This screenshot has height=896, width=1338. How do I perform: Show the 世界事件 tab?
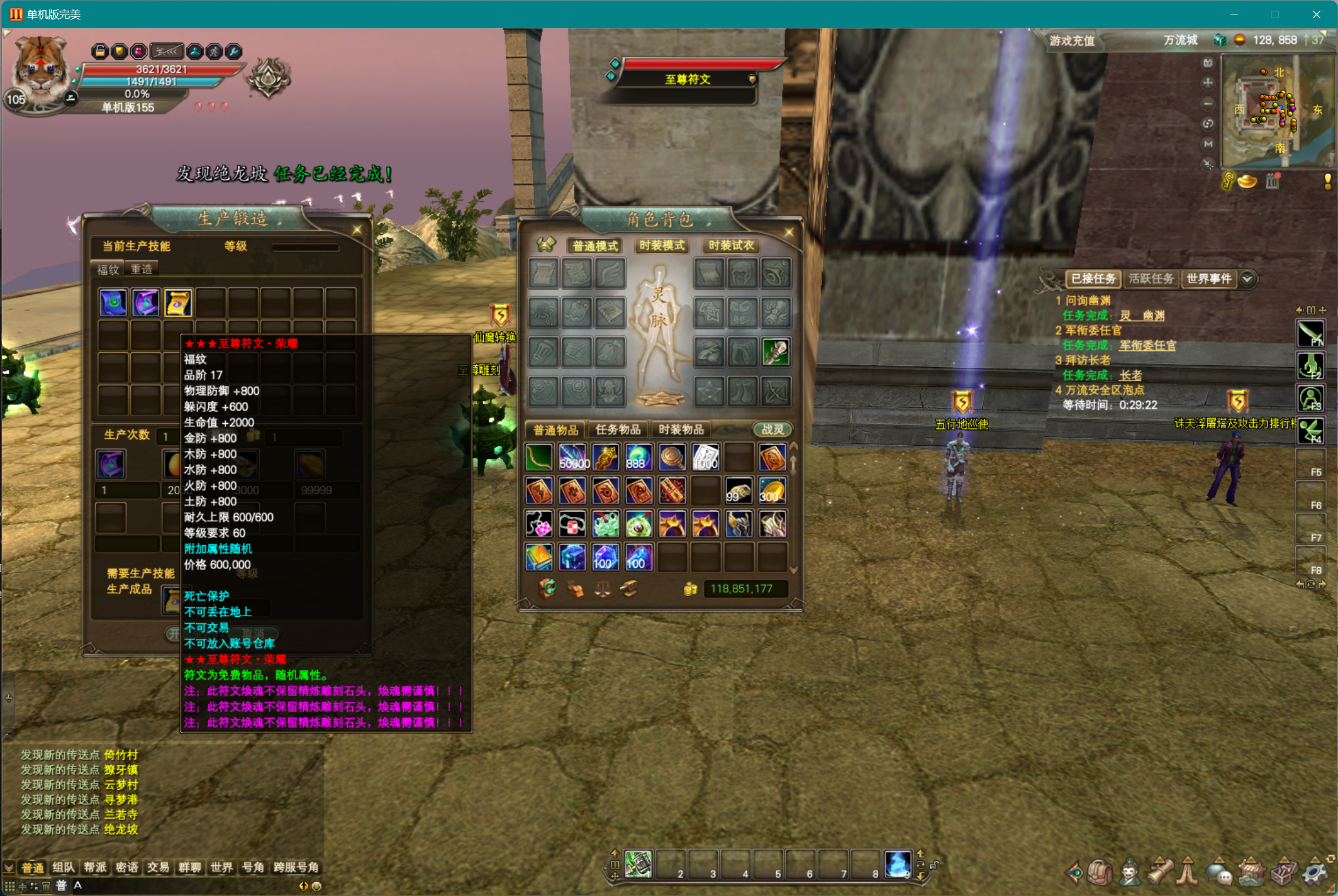point(1208,279)
